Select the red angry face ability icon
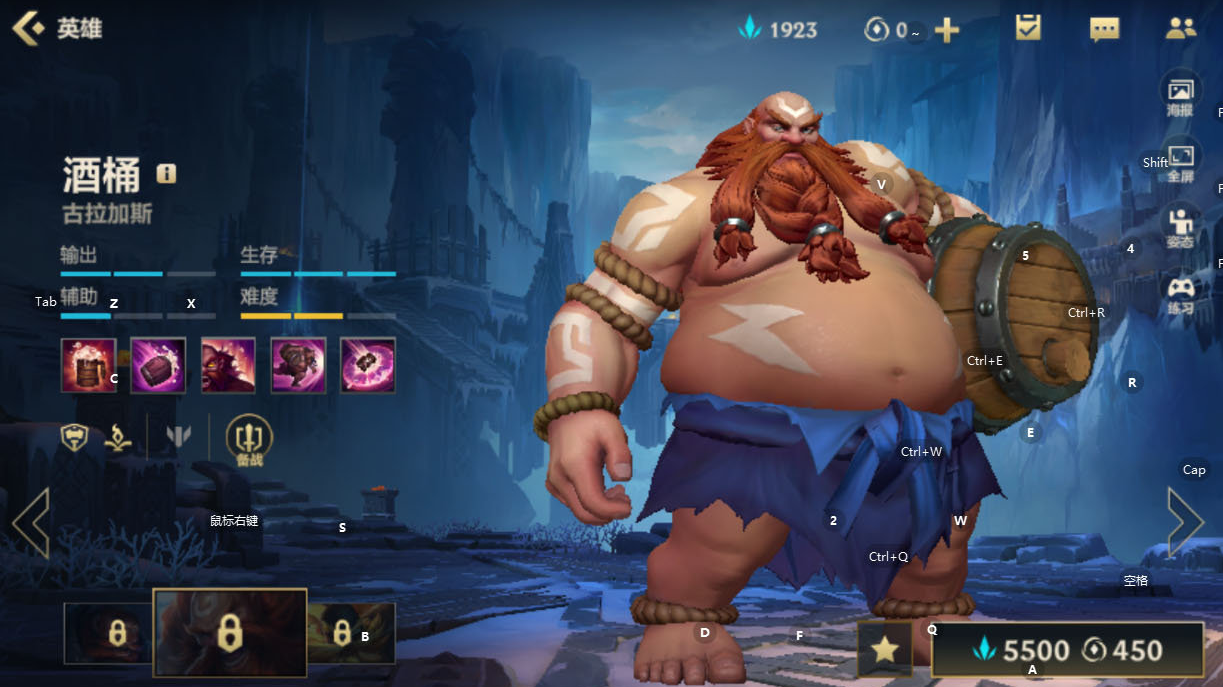Screen dimensions: 1223x687 click(228, 365)
